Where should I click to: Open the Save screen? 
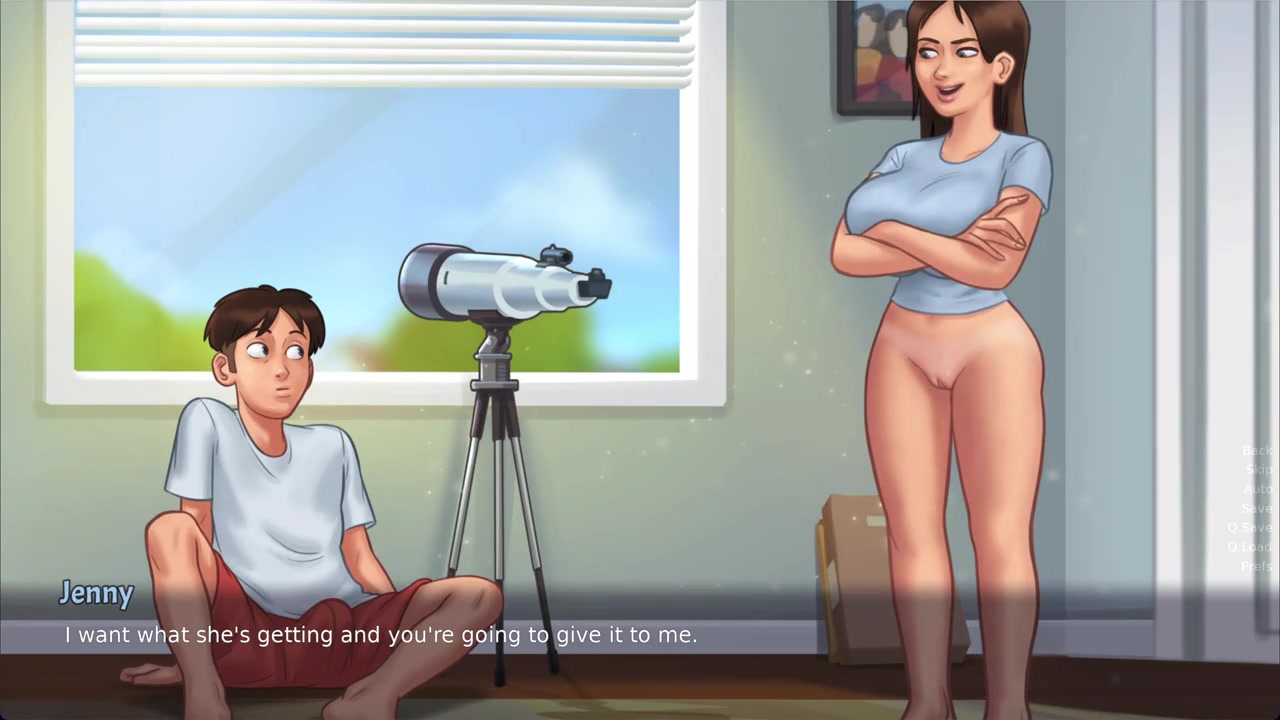click(x=1256, y=509)
